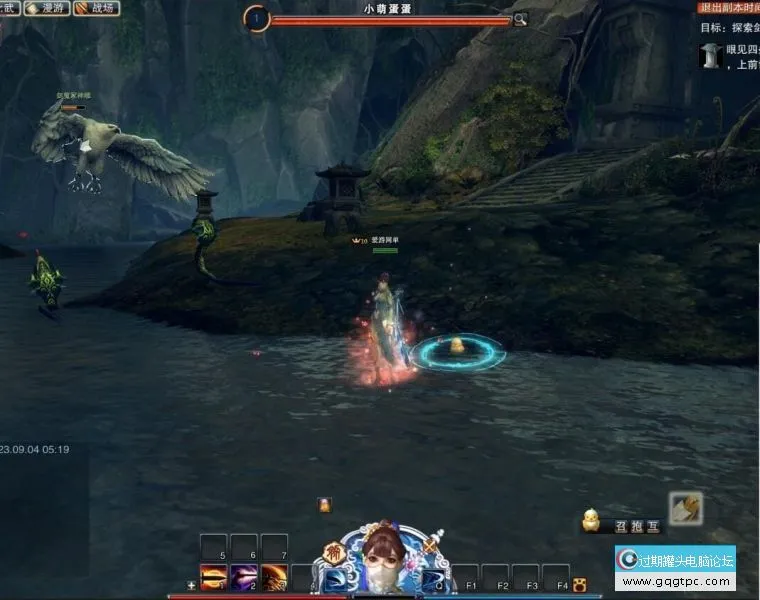Open the feather quill icon button
Screen dimensions: 760x600
pos(686,509)
